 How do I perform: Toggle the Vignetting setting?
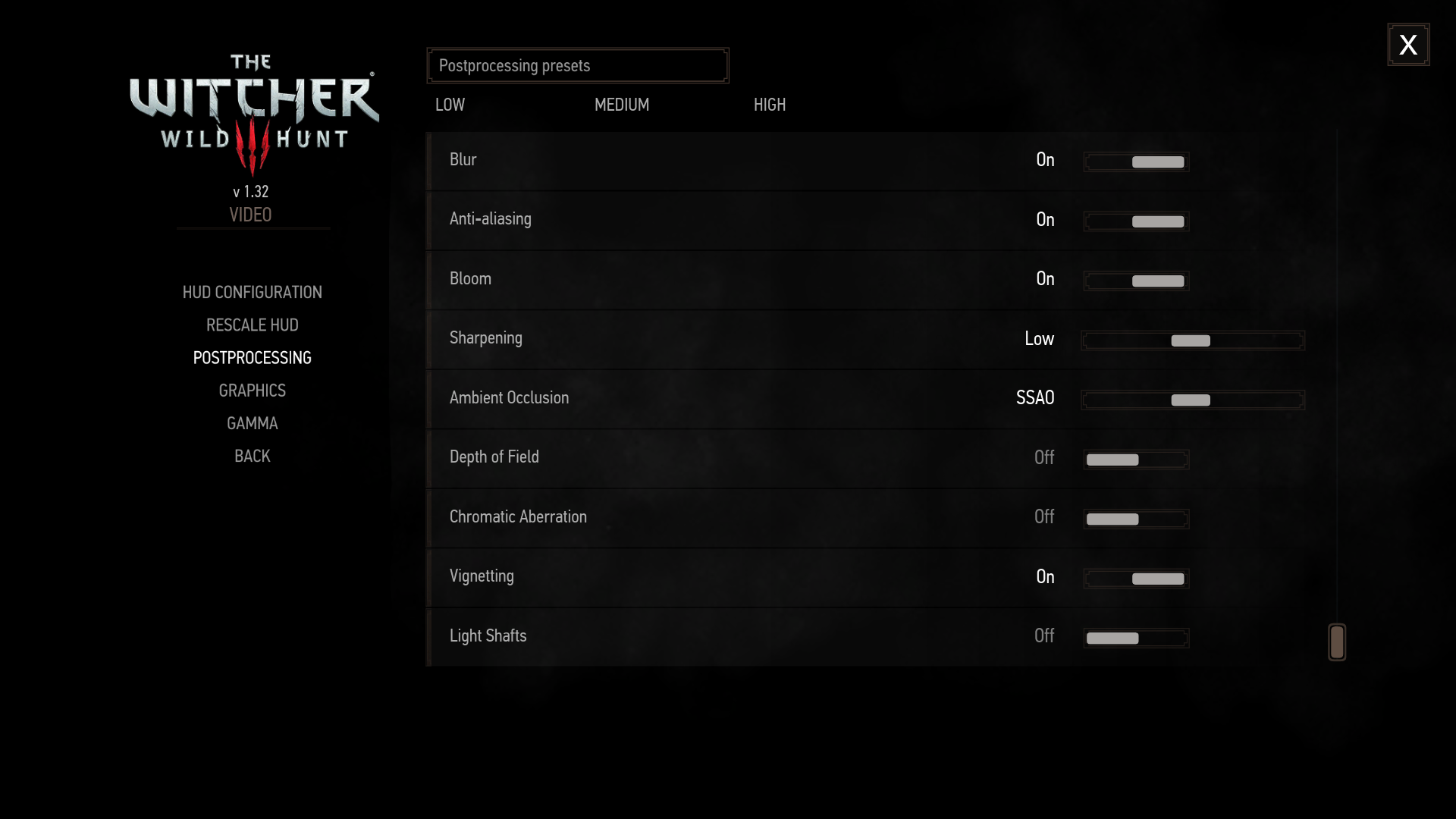pos(1136,579)
